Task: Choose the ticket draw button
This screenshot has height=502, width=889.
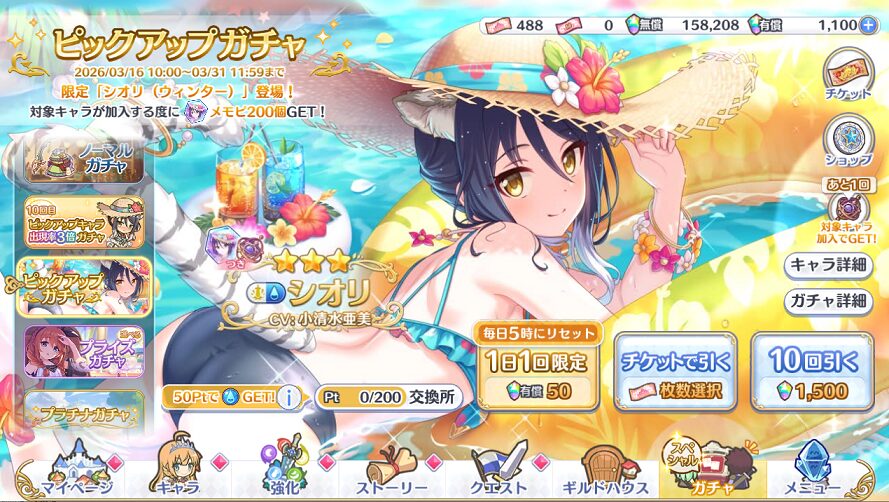Action: click(674, 372)
